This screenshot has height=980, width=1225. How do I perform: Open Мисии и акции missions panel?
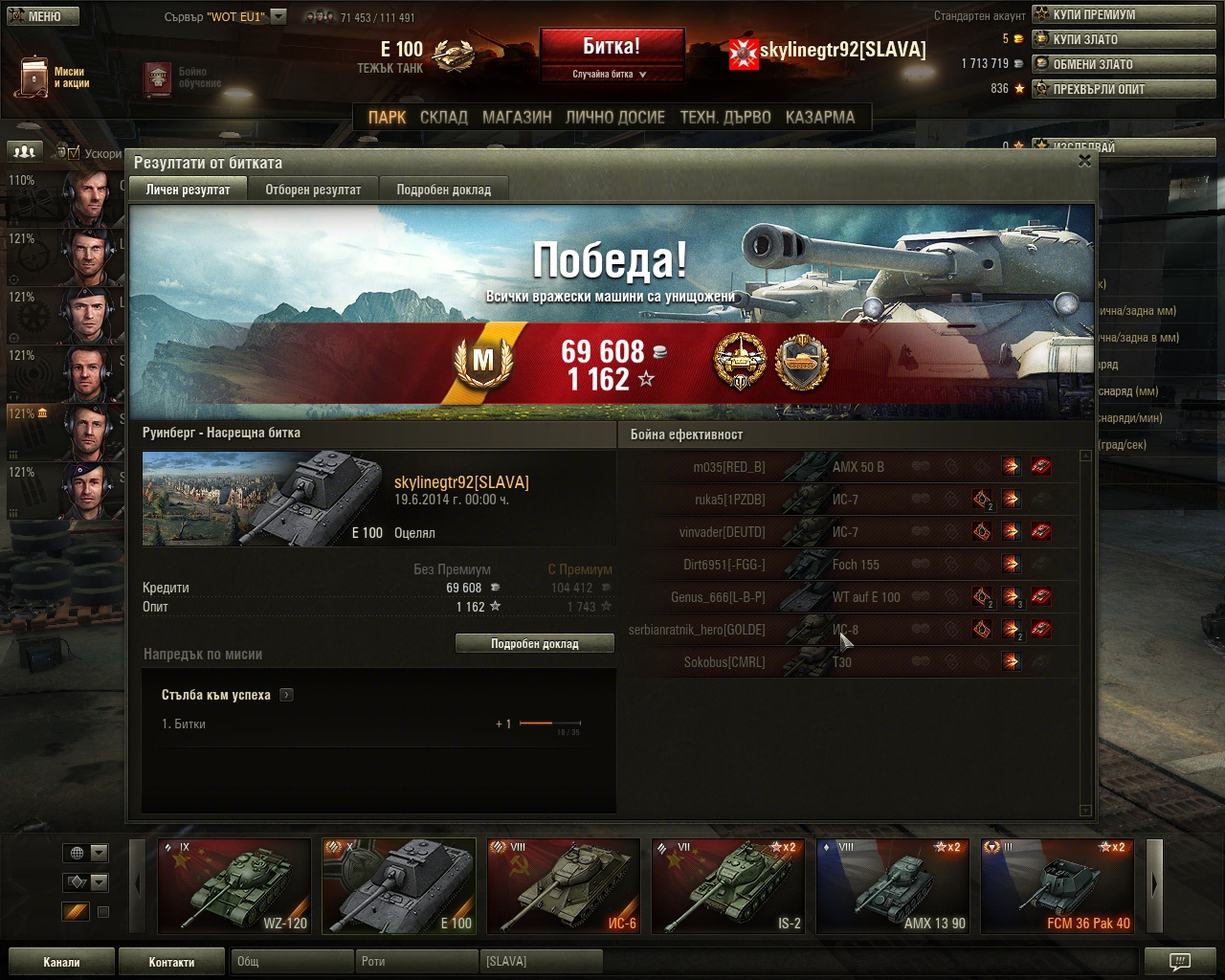(55, 77)
